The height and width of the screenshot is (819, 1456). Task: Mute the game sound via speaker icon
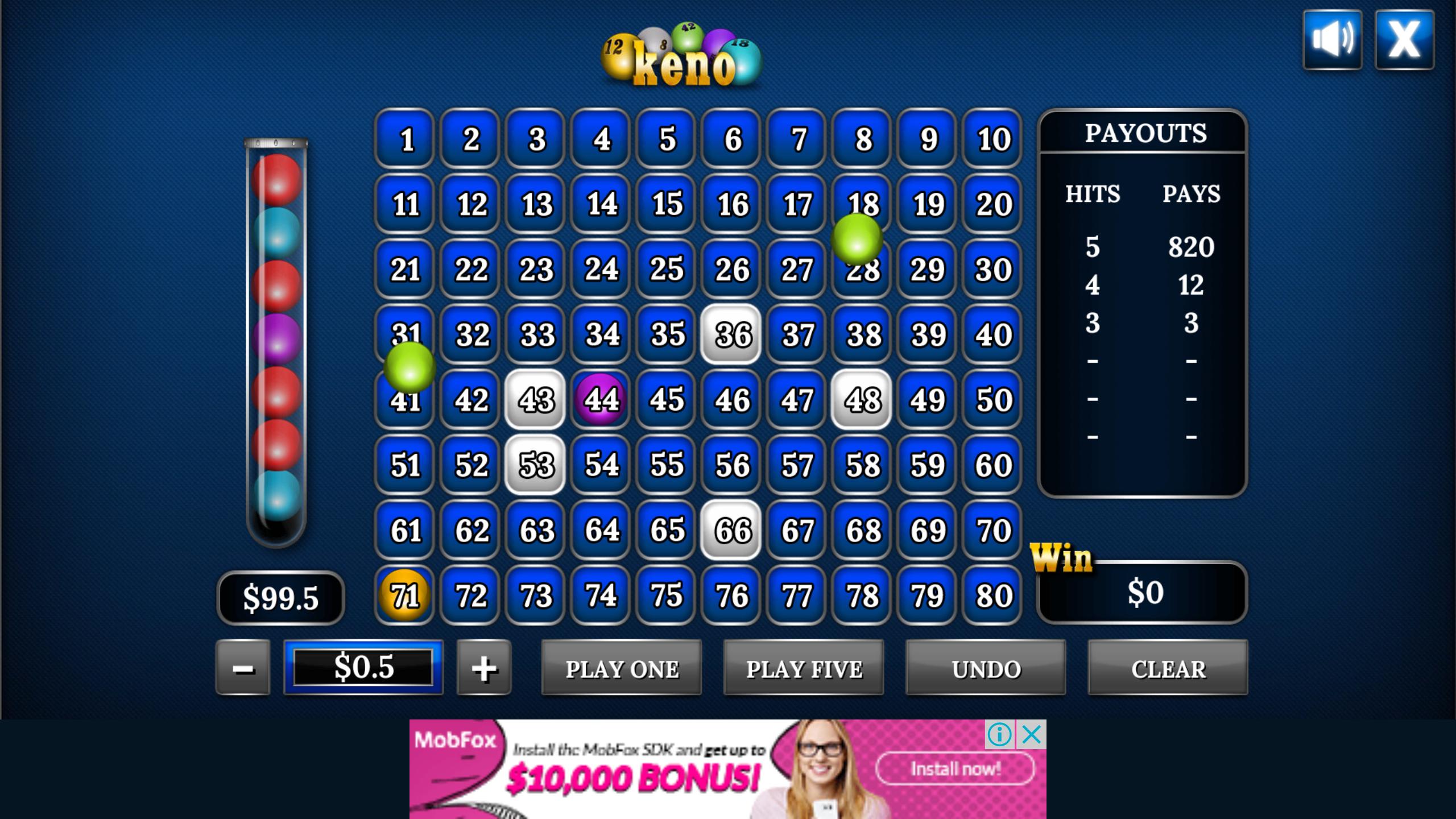point(1332,38)
